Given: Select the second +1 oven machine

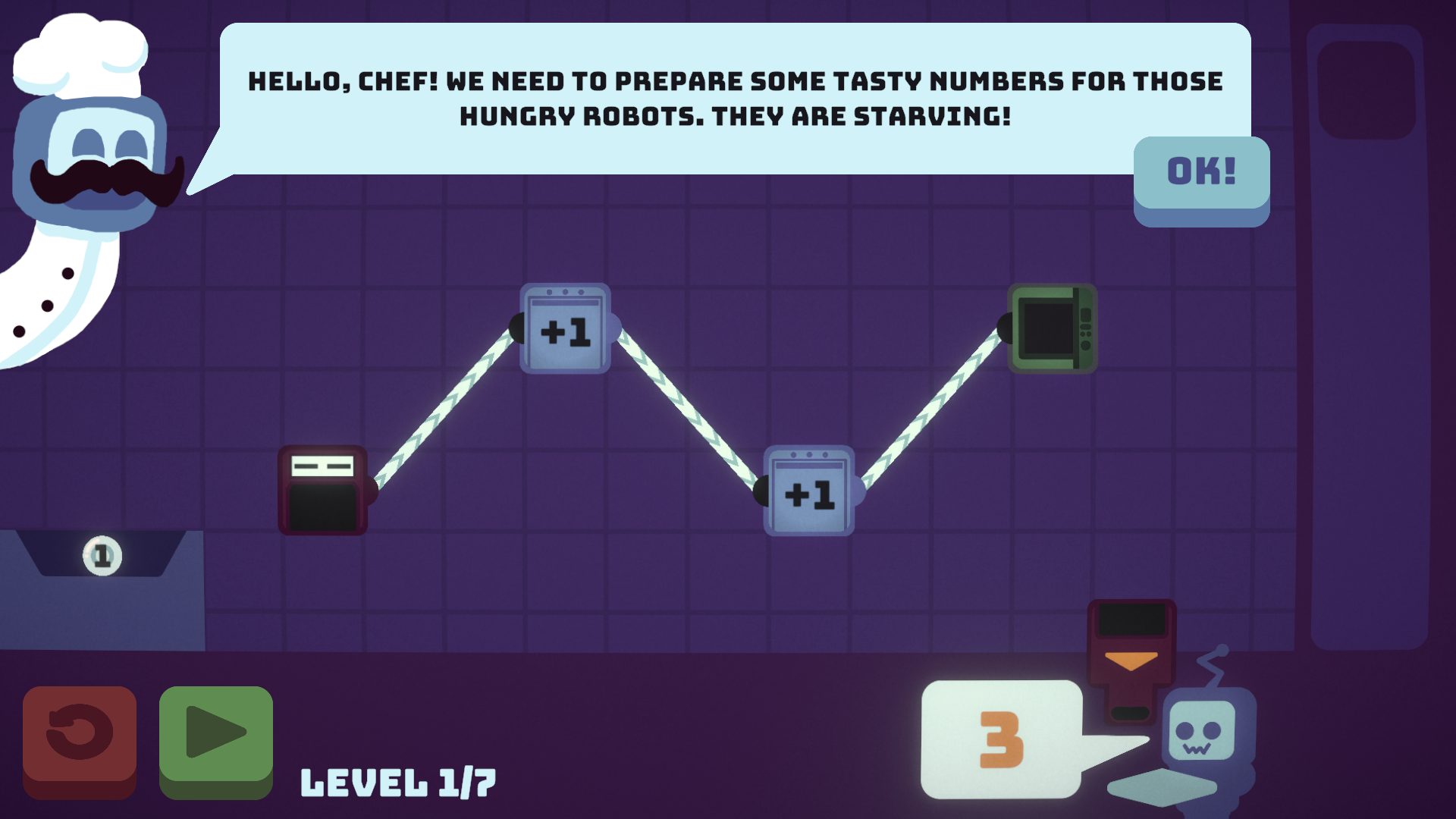Looking at the screenshot, I should 808,491.
